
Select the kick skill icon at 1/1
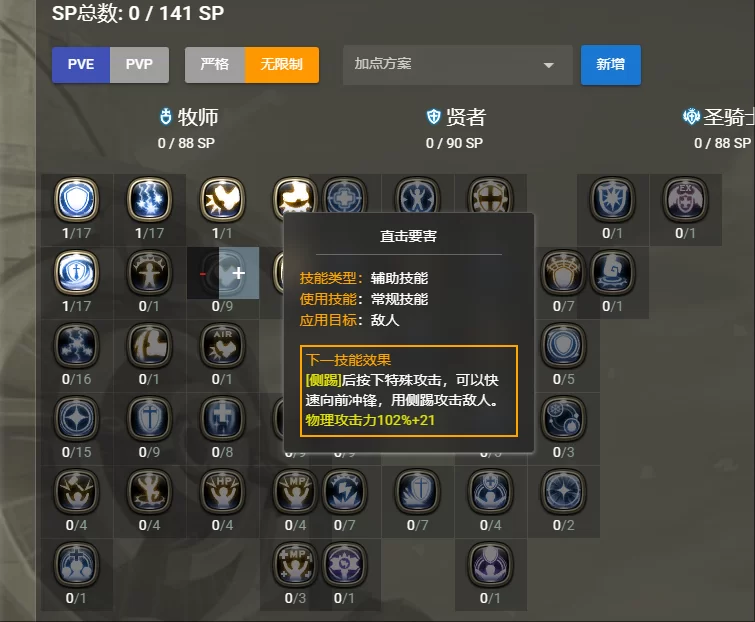point(222,200)
